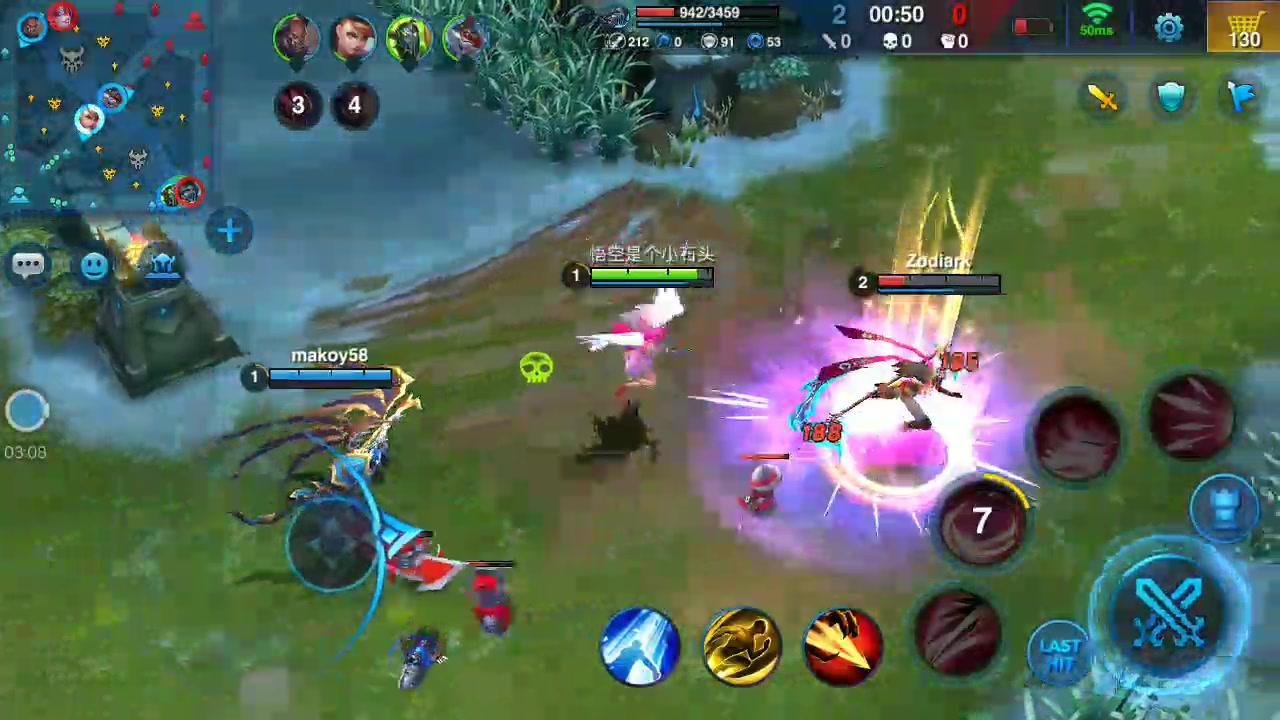
Task: Select the red-haired ally portrait
Action: click(353, 37)
